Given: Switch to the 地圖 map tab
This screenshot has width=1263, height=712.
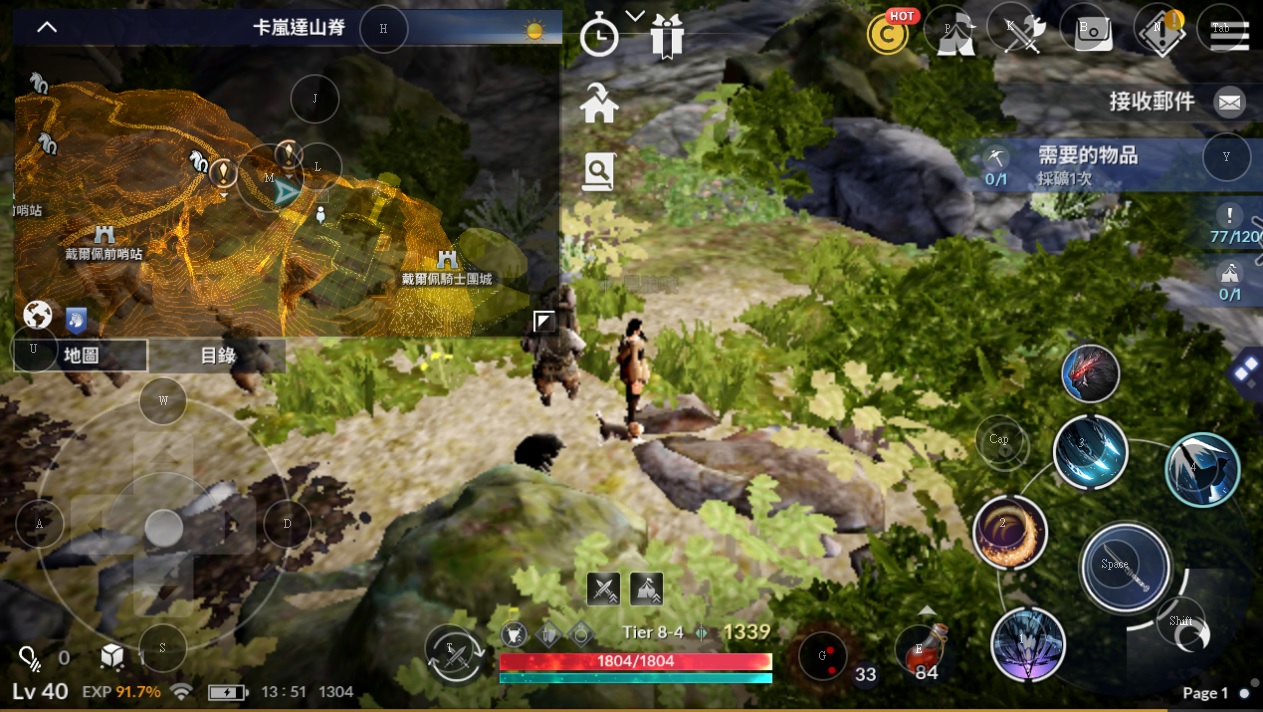Looking at the screenshot, I should point(81,355).
